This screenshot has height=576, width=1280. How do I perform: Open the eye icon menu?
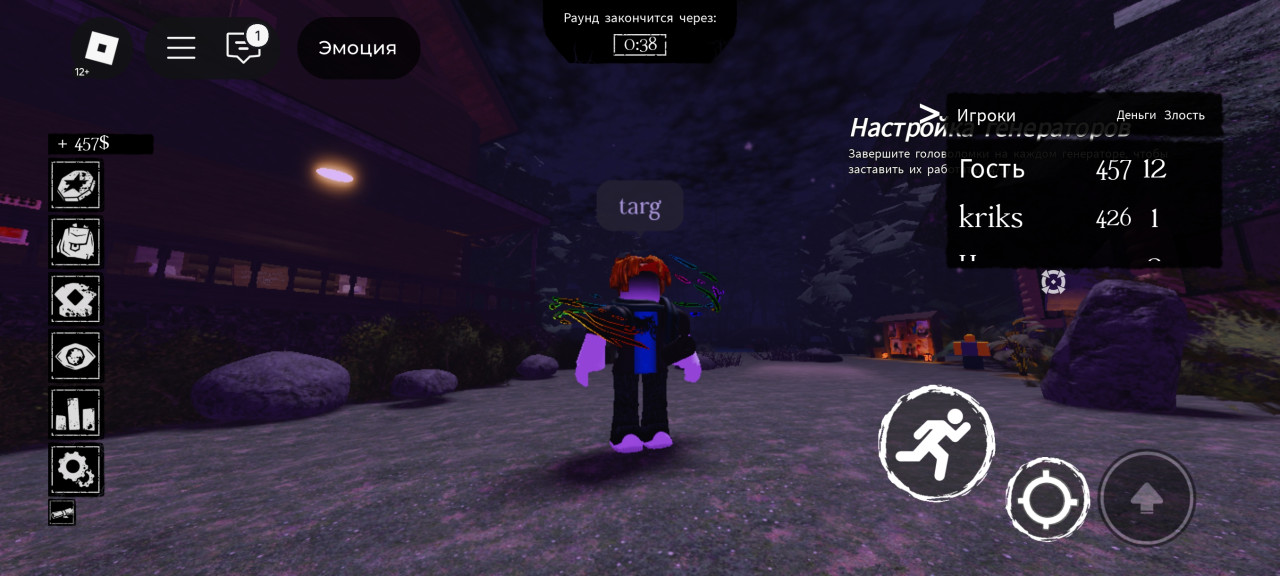[x=76, y=355]
